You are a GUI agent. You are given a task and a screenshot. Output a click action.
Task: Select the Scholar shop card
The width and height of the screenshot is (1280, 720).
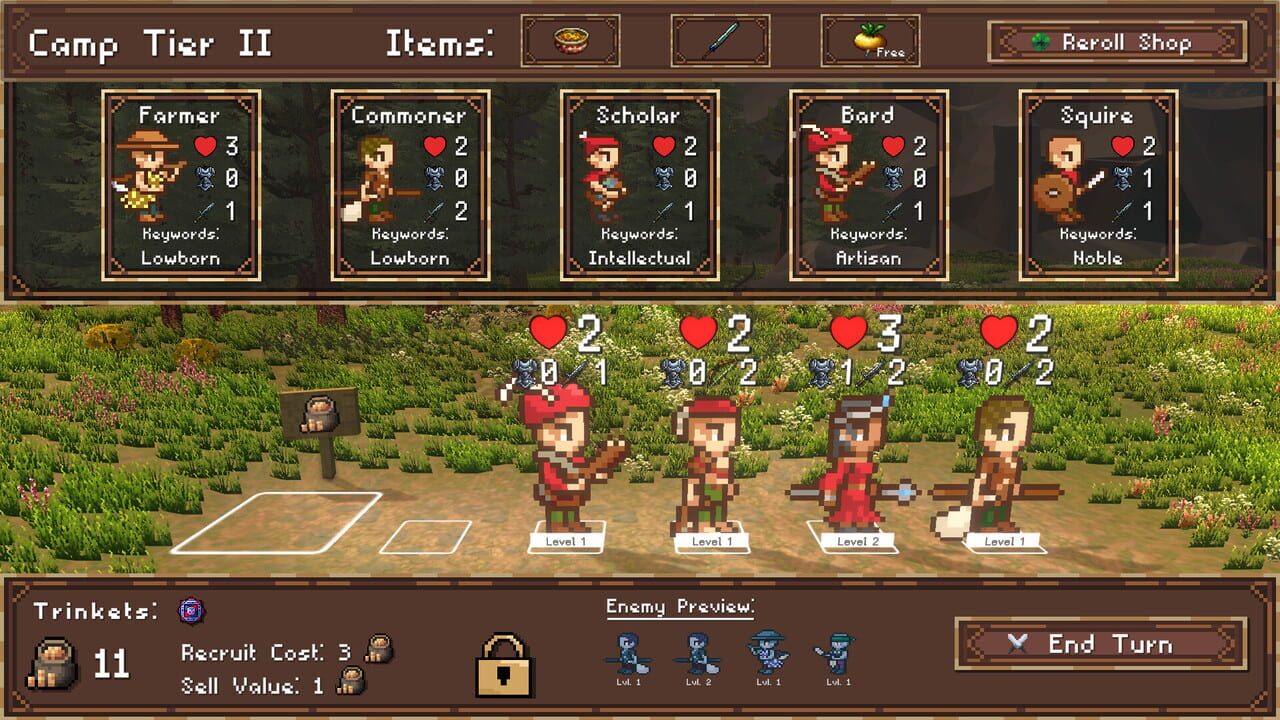pos(640,185)
